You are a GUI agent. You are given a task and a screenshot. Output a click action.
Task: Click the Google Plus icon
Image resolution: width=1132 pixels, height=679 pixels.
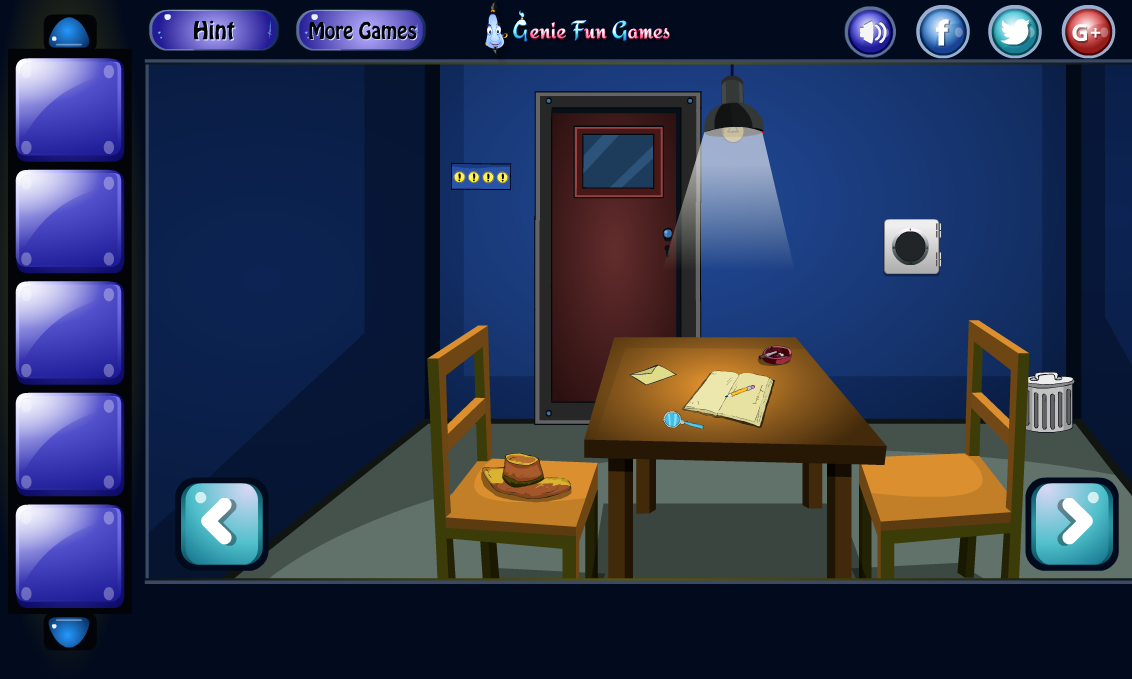coord(1087,32)
